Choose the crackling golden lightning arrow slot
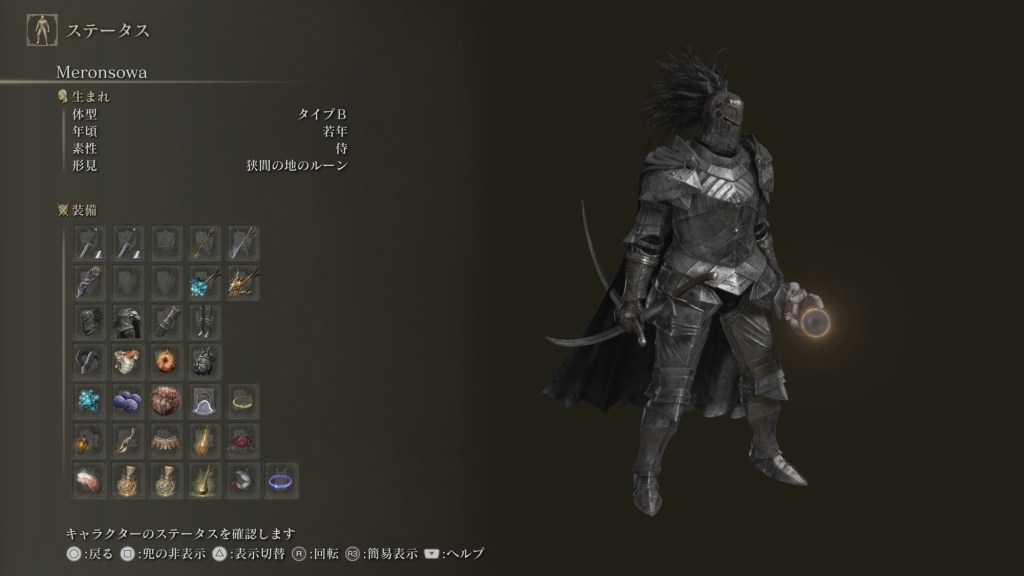 [x=242, y=282]
